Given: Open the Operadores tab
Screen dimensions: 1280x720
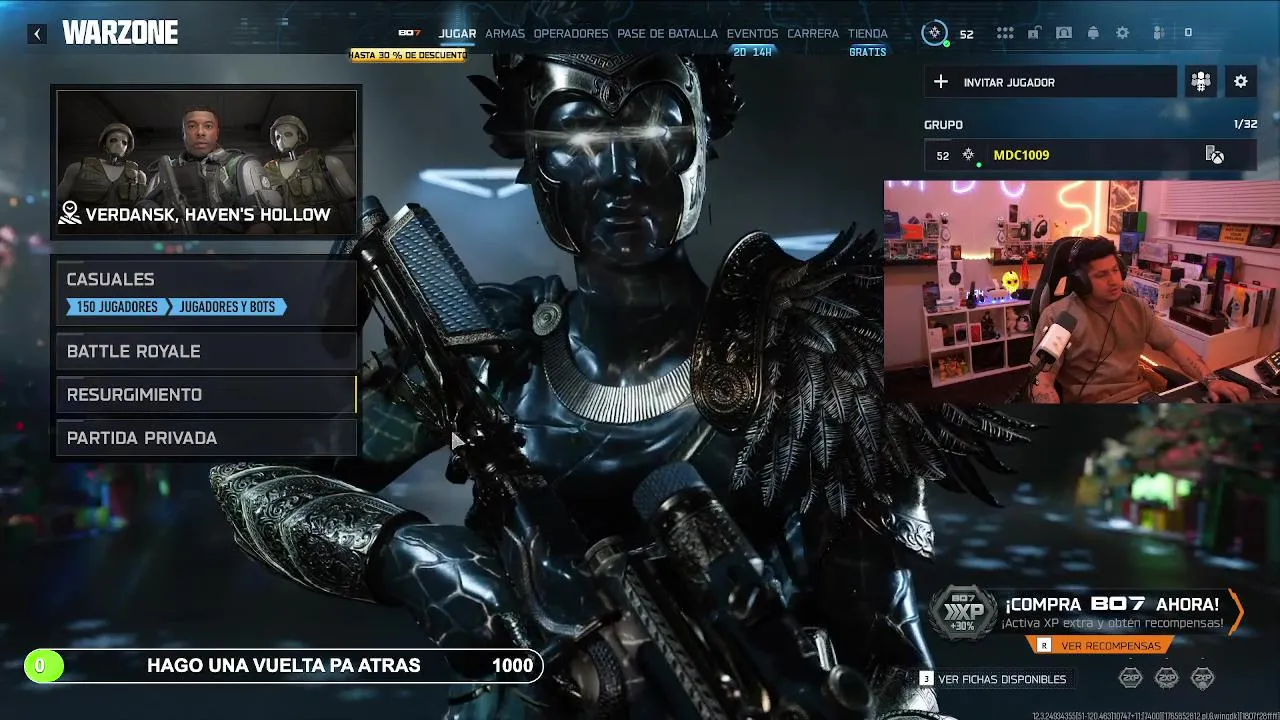Looking at the screenshot, I should point(571,34).
